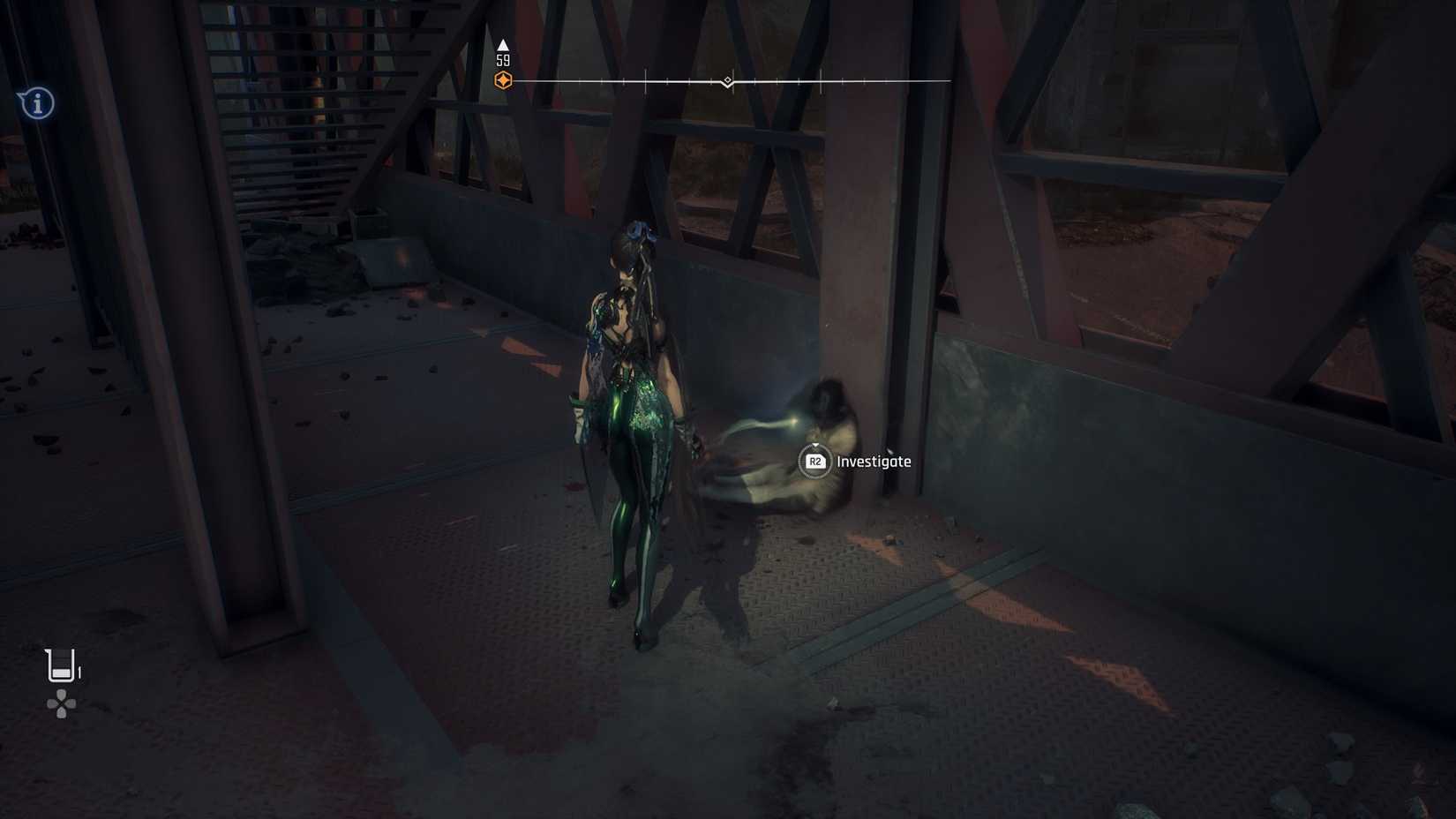The image size is (1456, 819).
Task: Select the orange objective waypoint marker
Action: (504, 78)
